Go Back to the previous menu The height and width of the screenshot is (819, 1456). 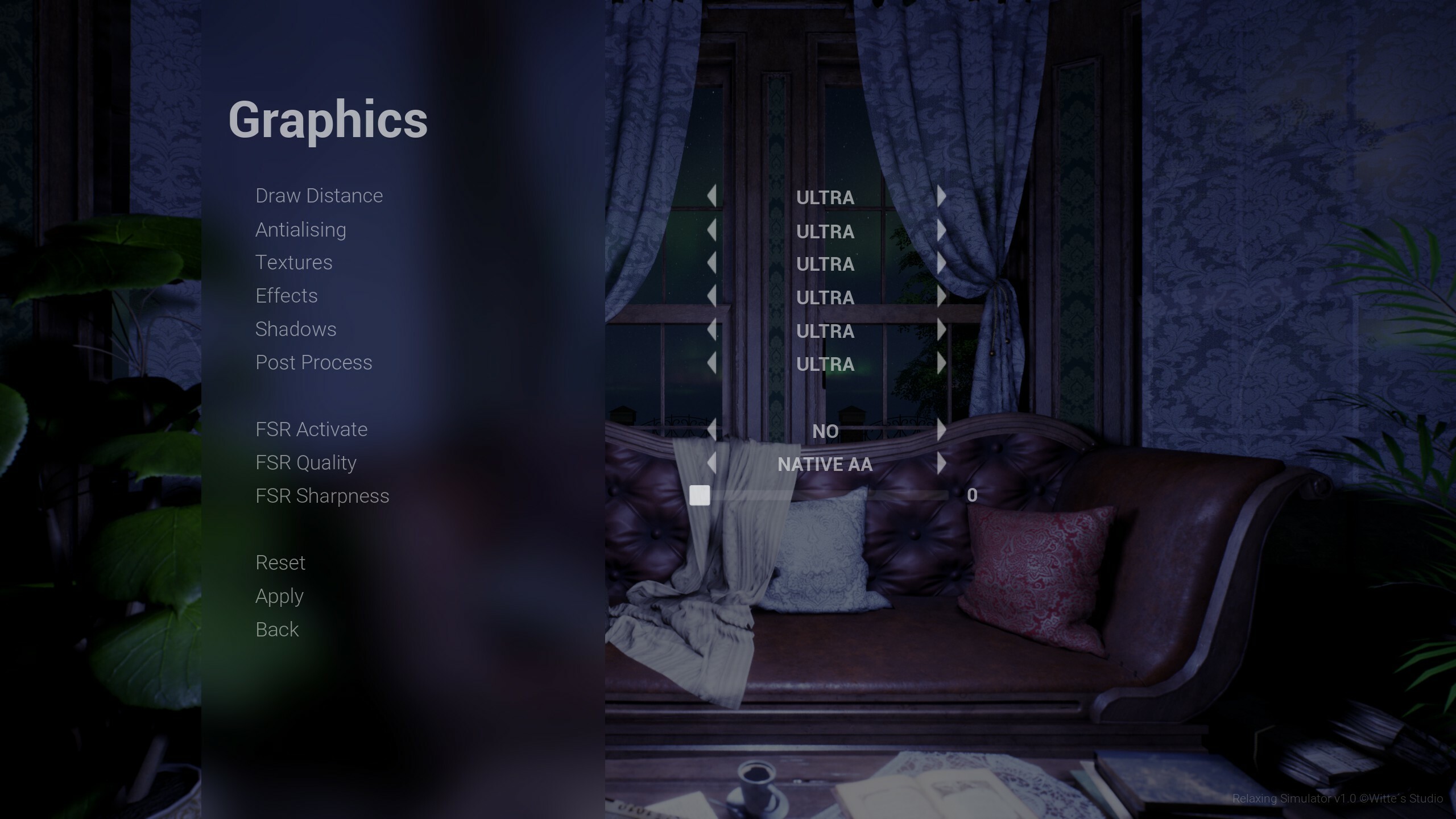coord(276,629)
